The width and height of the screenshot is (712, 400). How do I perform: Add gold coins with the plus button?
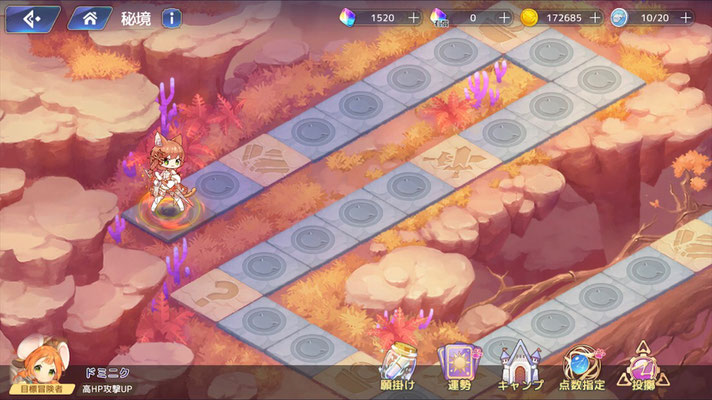point(595,17)
